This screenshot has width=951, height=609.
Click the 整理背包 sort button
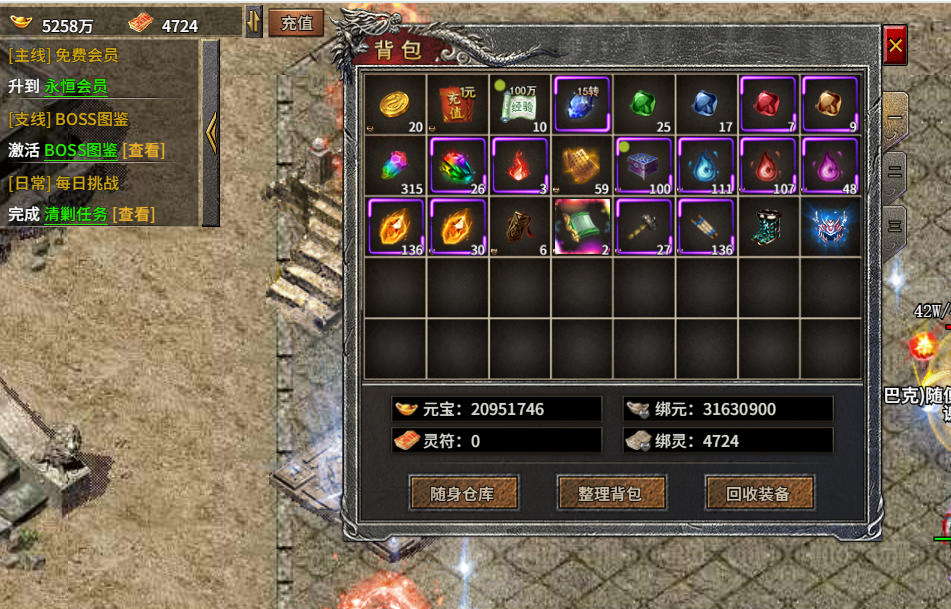click(610, 493)
